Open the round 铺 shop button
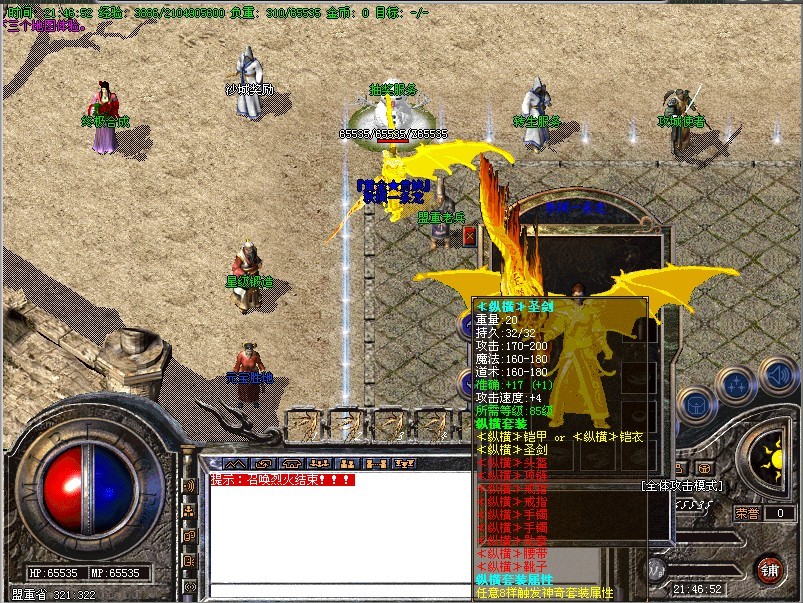Screen dimensions: 803x603 click(x=769, y=569)
